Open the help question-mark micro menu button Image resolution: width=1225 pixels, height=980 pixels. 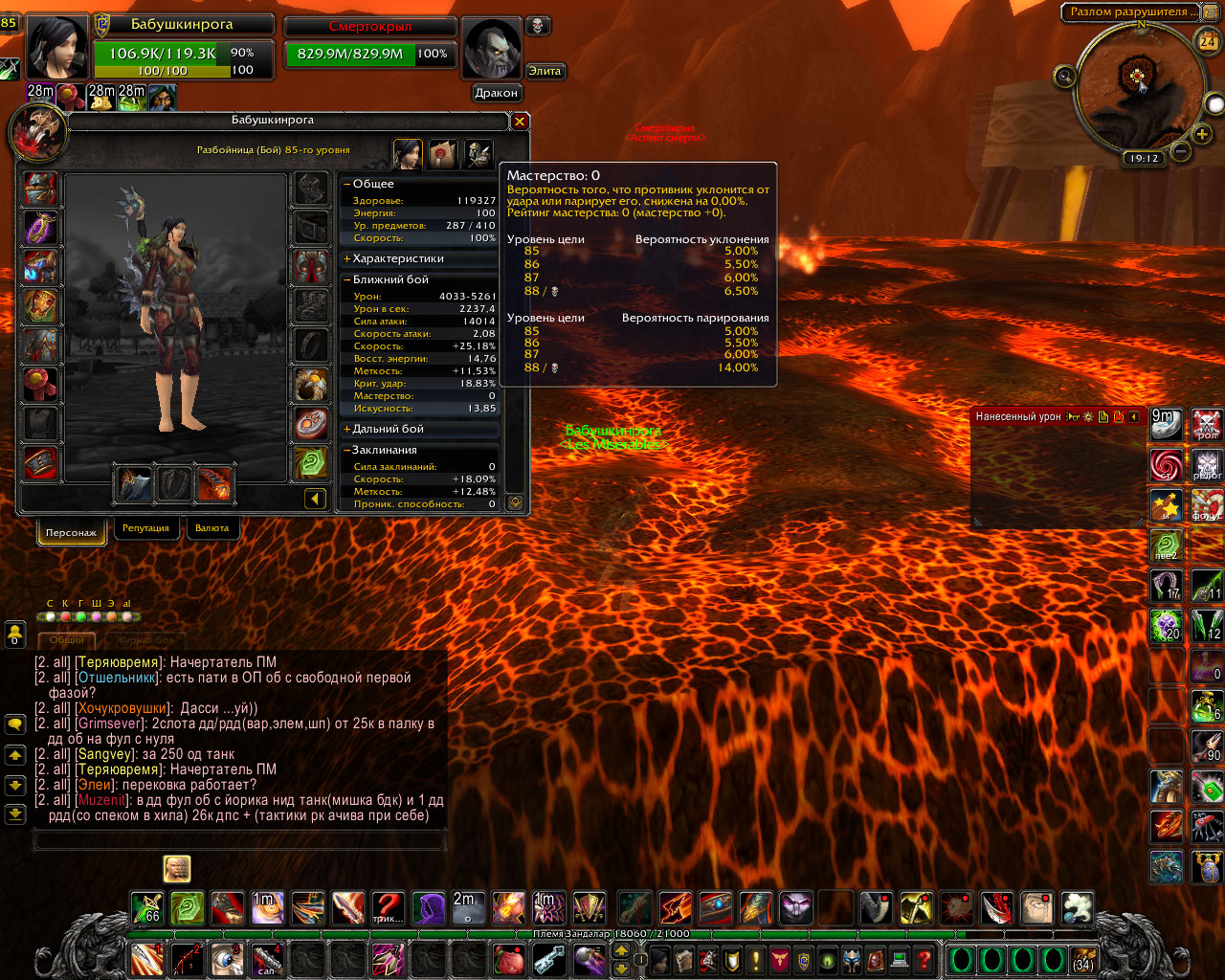click(x=924, y=959)
